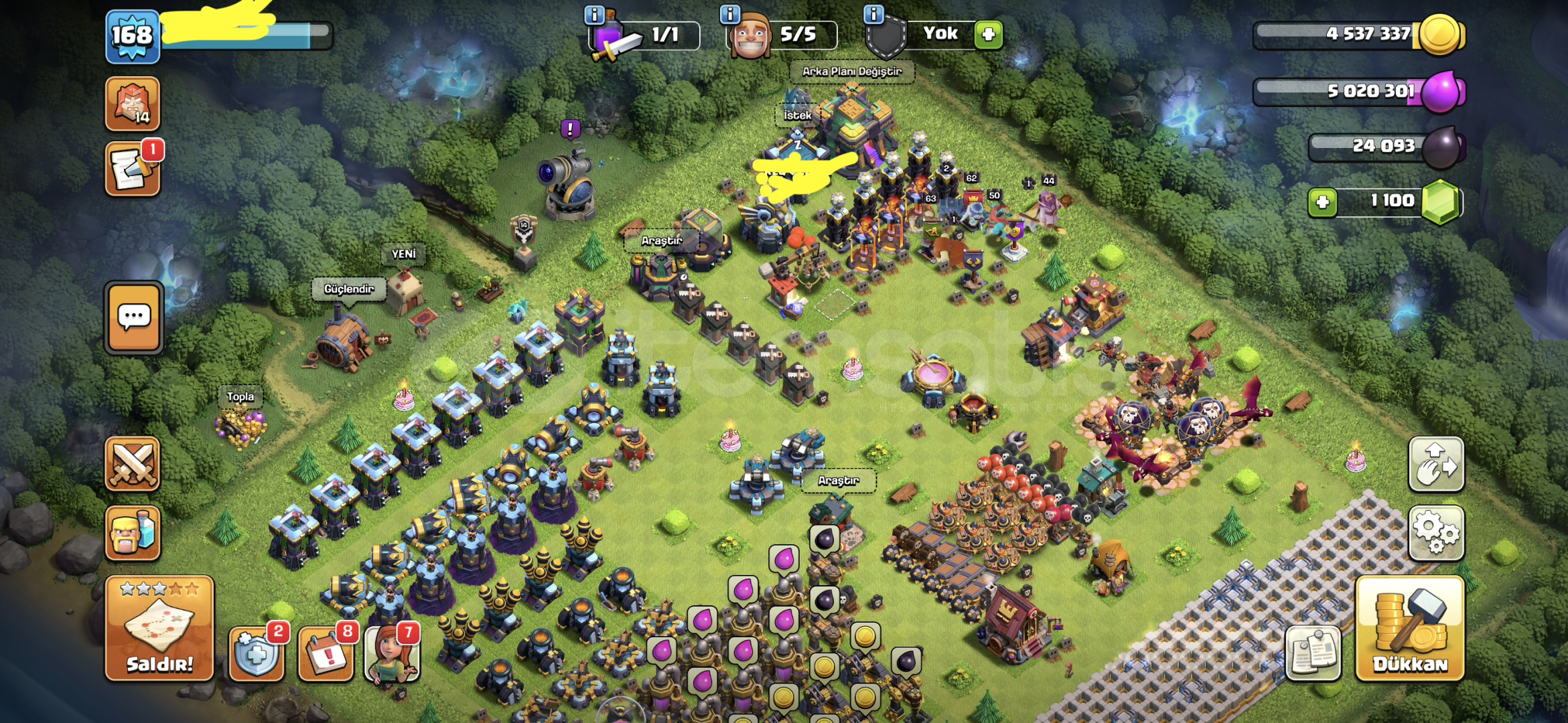Open the blue shield icon with badge 2
Viewport: 1568px width, 723px height.
coord(257,654)
